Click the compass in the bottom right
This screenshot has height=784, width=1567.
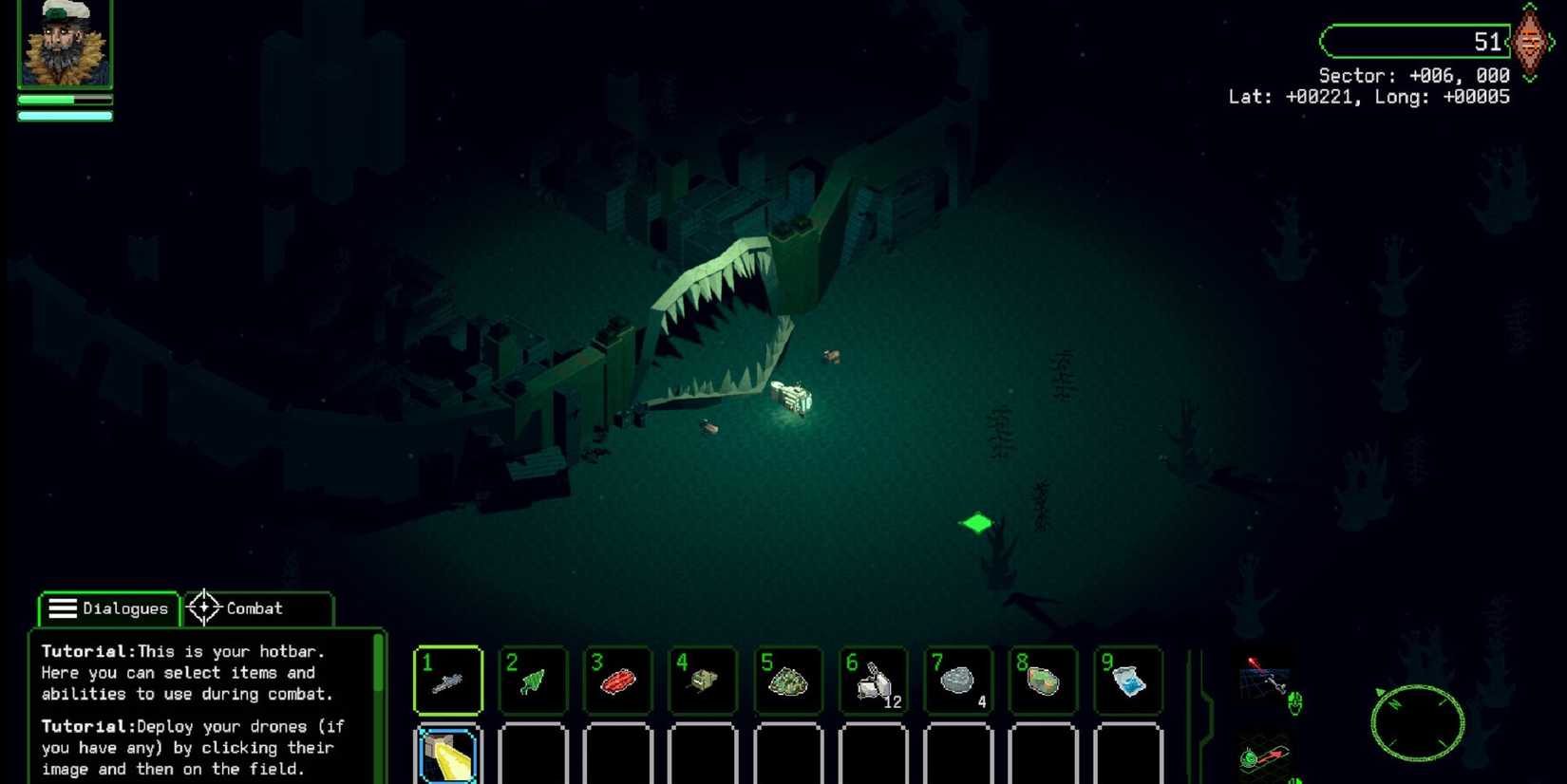(1416, 722)
